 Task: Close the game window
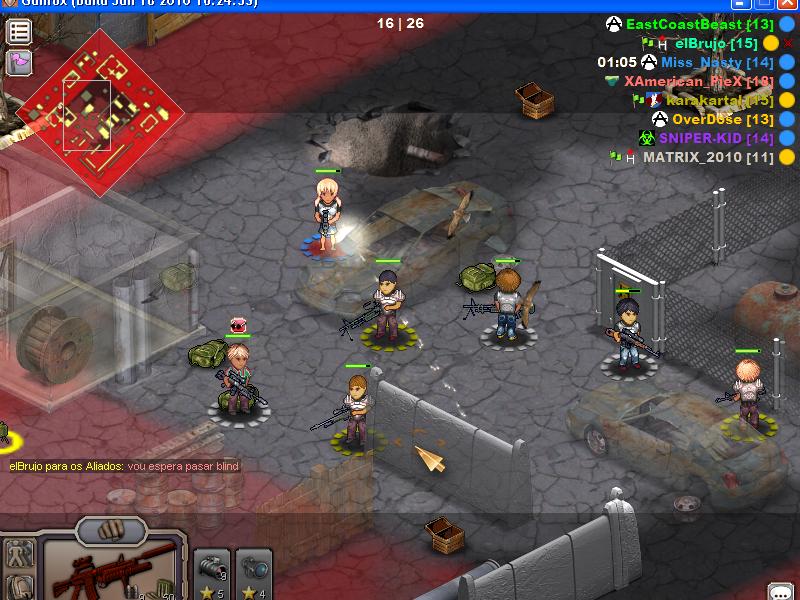pos(789,4)
